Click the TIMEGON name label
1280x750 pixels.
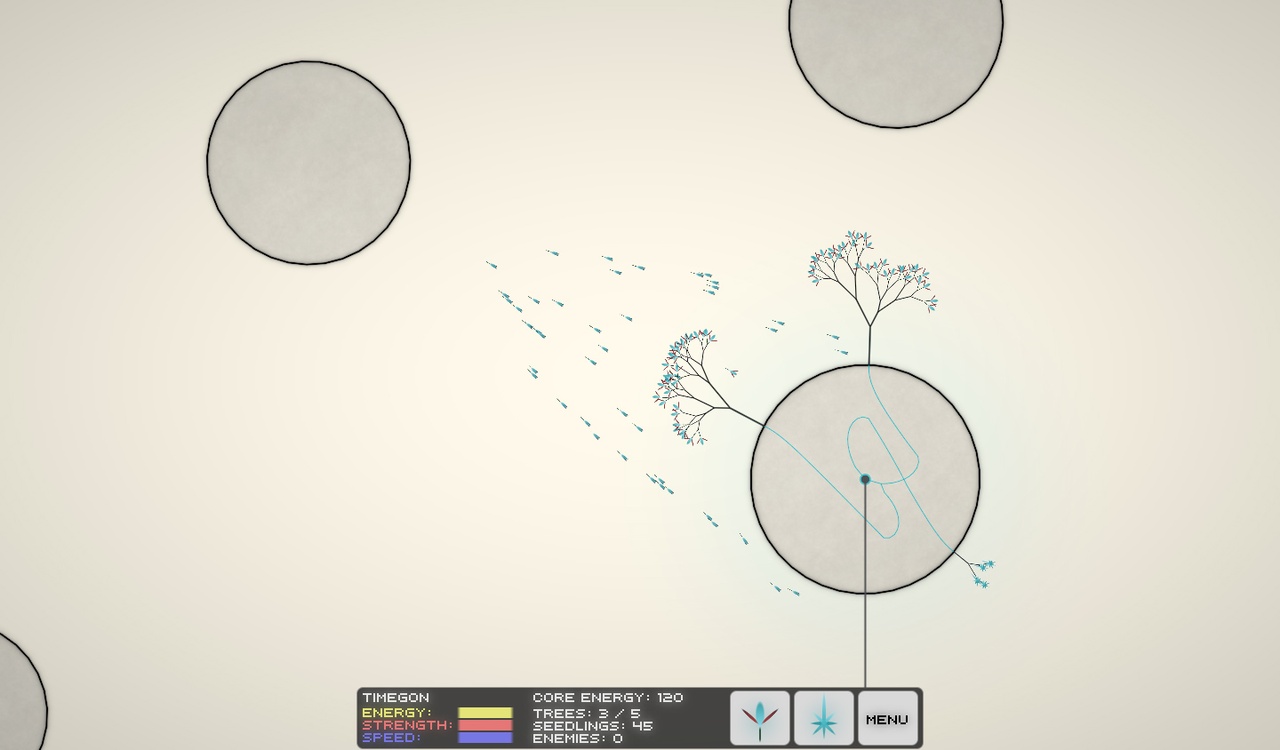pyautogui.click(x=396, y=697)
